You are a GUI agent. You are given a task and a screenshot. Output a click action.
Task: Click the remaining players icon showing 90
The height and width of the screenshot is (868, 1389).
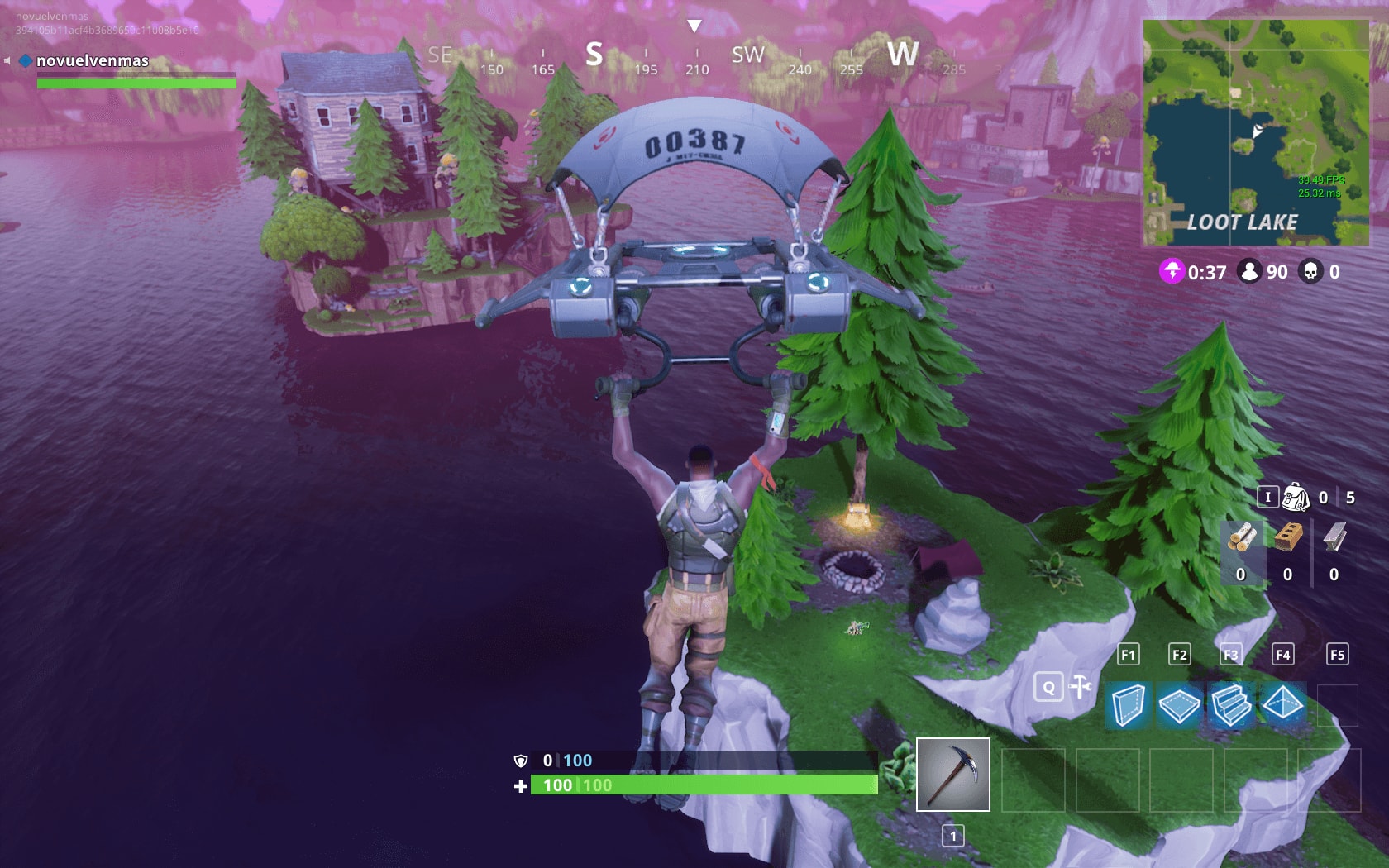point(1248,270)
